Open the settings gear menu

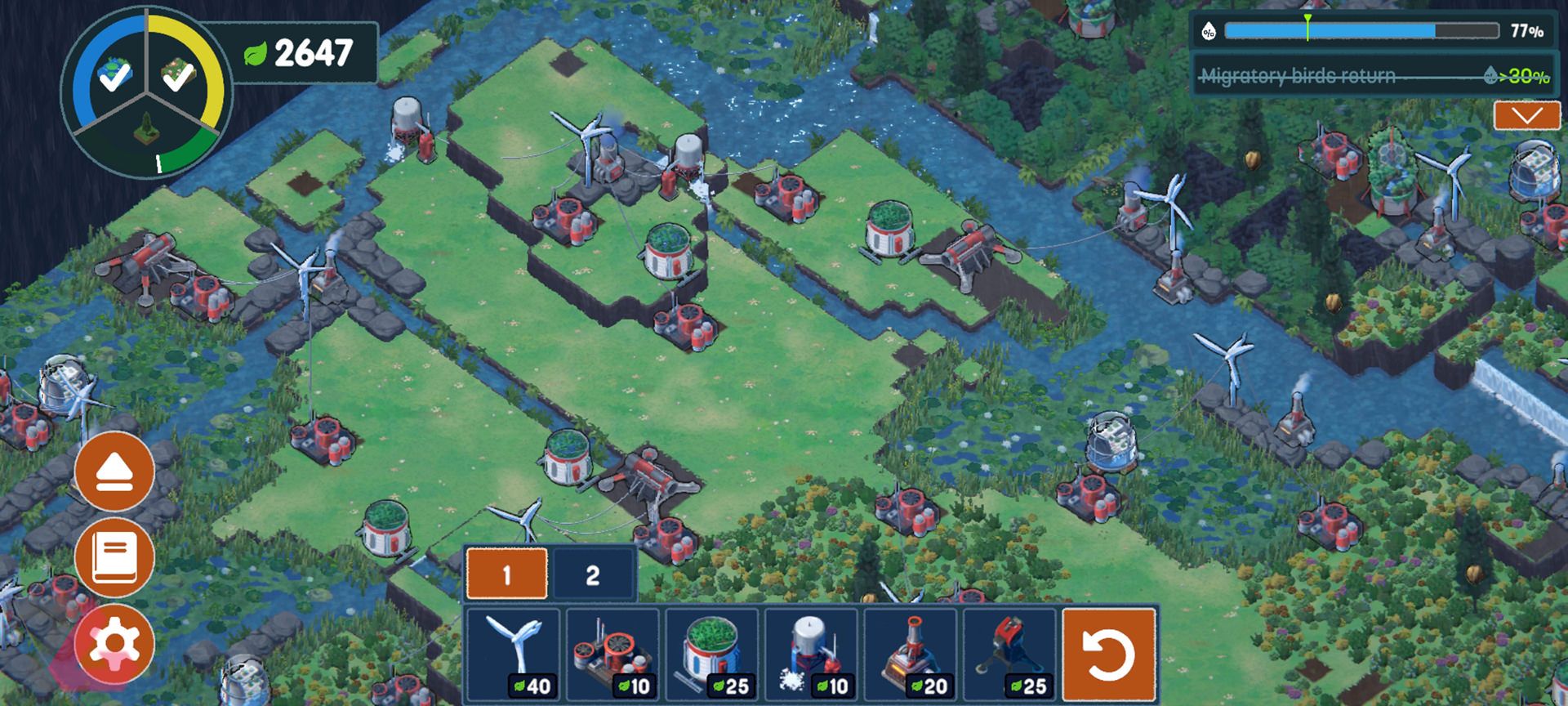coord(114,644)
